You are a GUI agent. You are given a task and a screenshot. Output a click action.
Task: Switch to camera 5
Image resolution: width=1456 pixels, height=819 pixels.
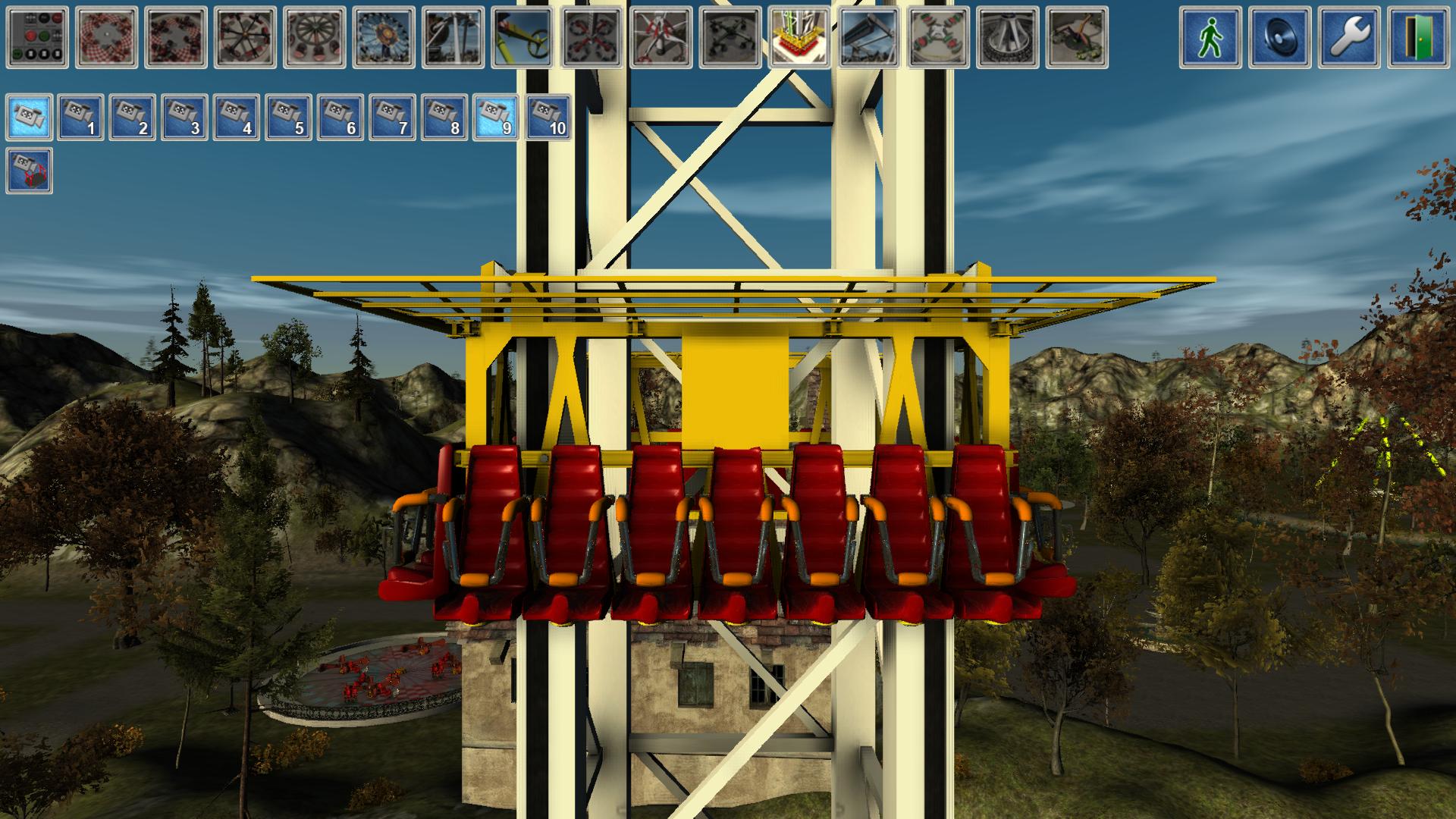pyautogui.click(x=289, y=117)
